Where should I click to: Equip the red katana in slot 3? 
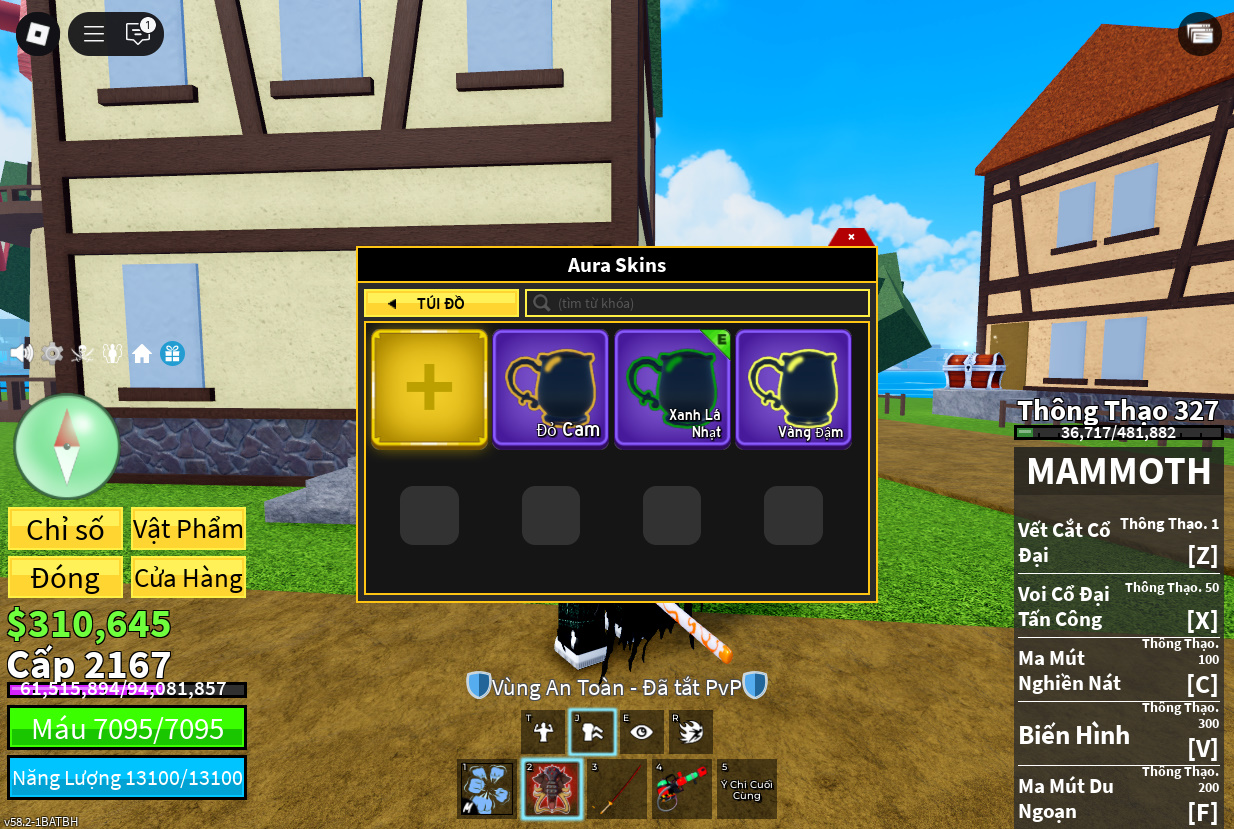(616, 789)
